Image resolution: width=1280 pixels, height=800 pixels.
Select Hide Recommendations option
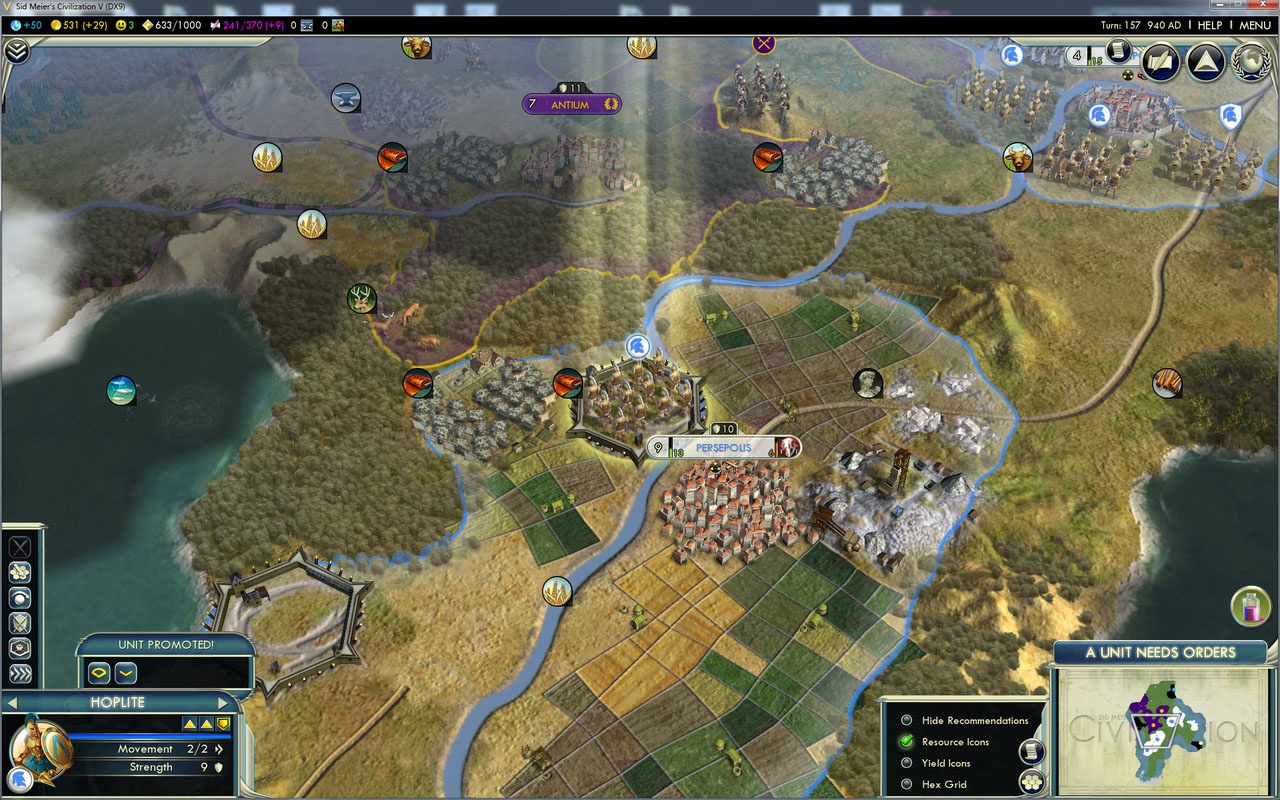click(907, 721)
